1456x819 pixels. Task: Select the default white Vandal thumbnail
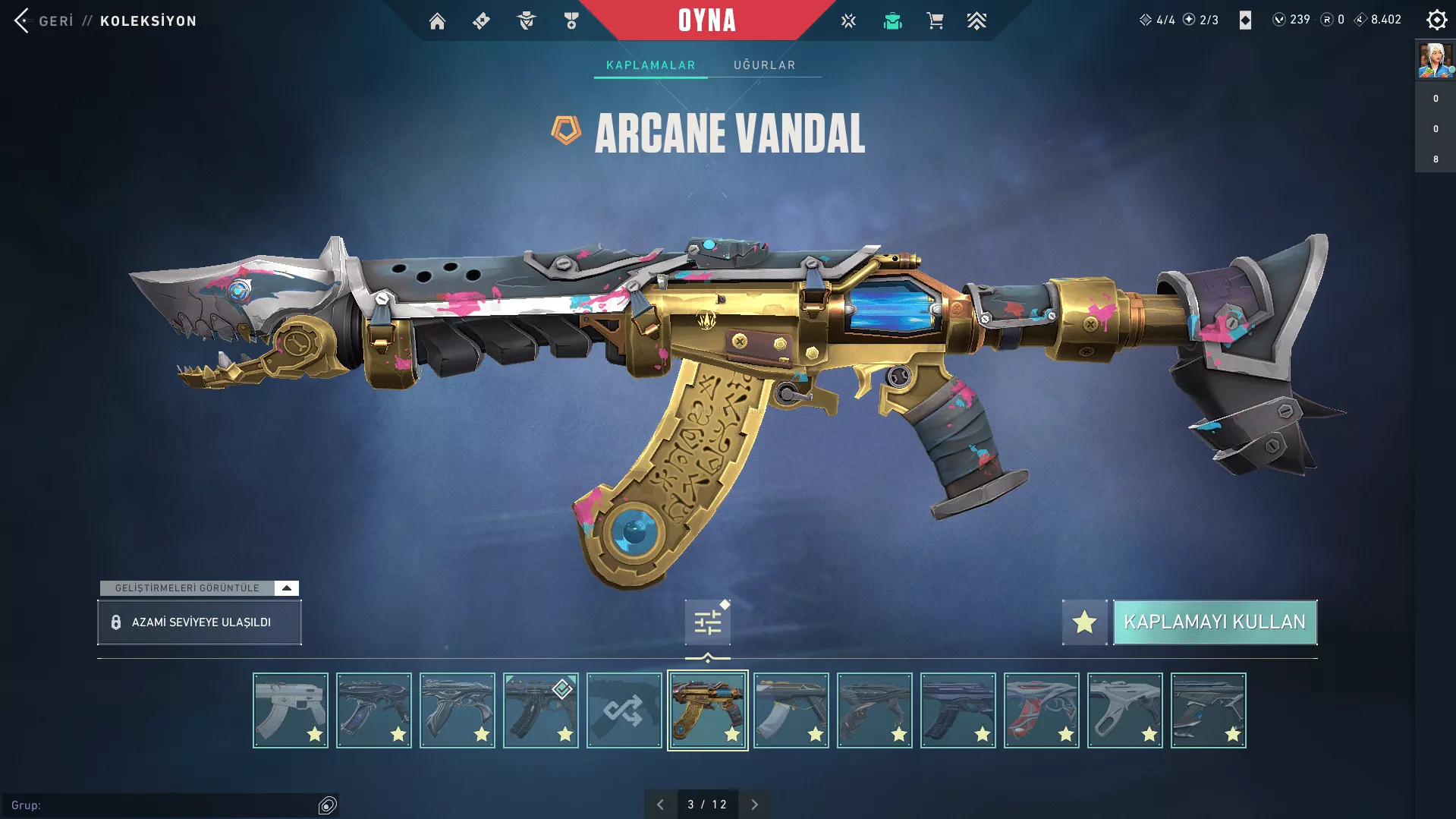point(291,710)
